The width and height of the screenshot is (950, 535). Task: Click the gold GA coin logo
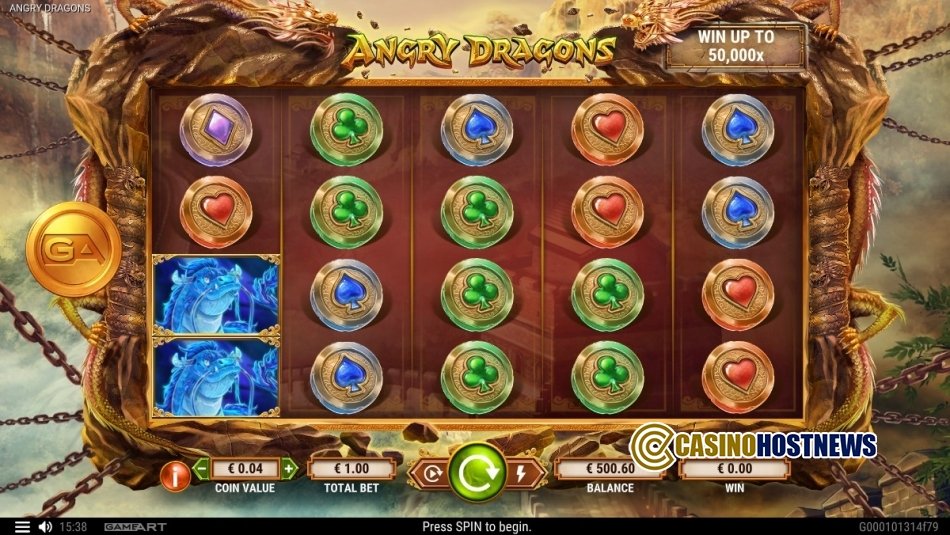[73, 249]
